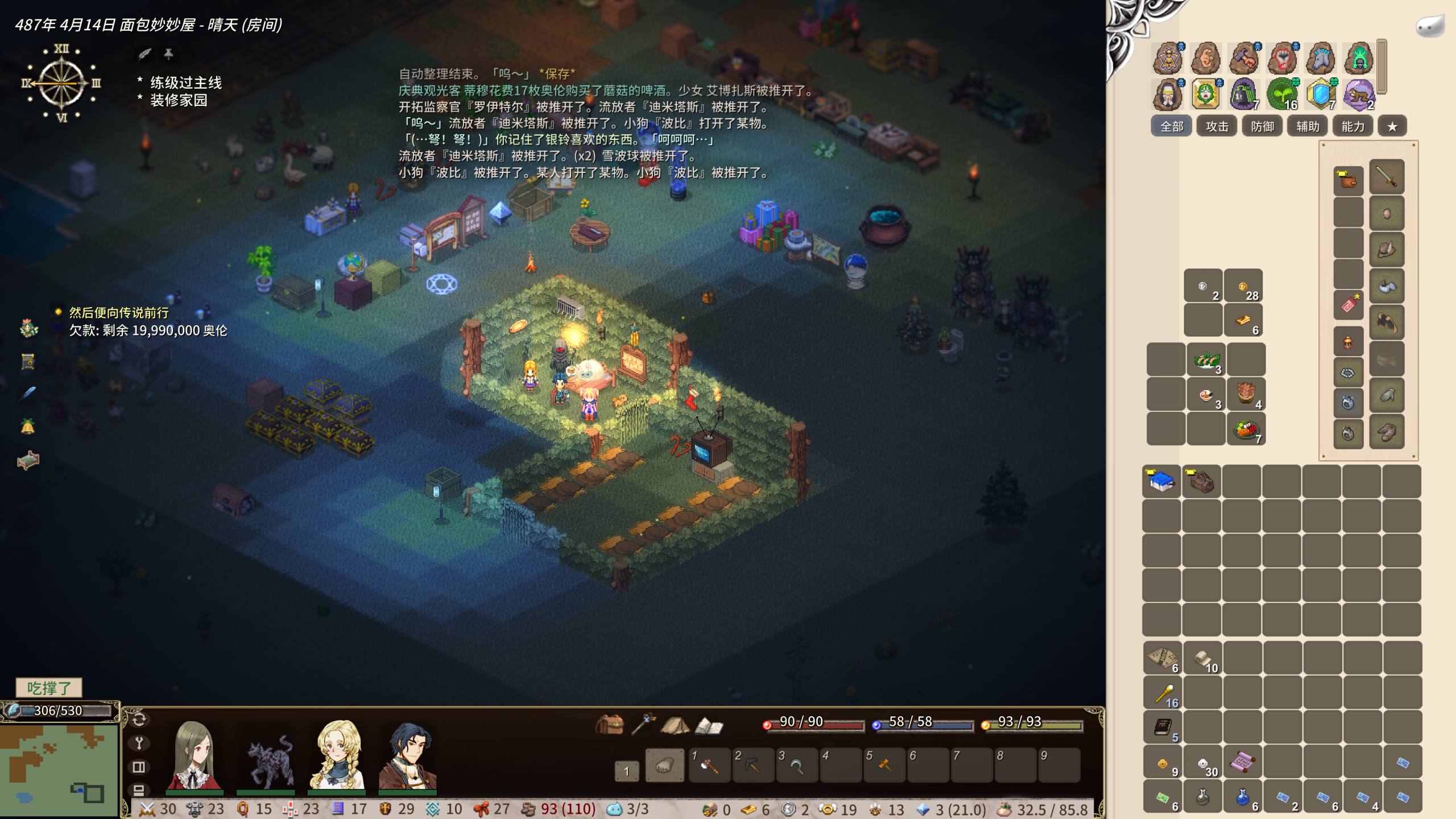Image resolution: width=1456 pixels, height=819 pixels.
Task: Click the wrench settings button
Action: [x=139, y=743]
